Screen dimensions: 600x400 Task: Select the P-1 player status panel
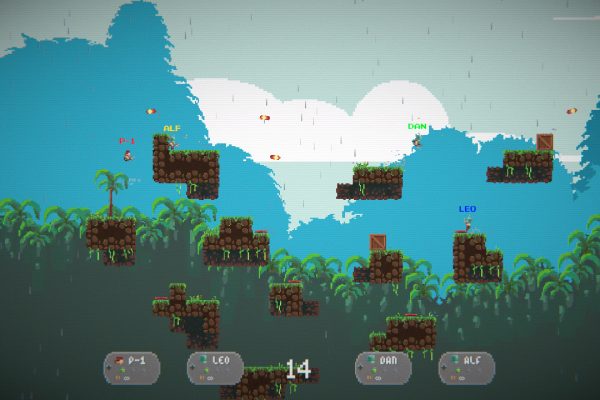tap(131, 367)
